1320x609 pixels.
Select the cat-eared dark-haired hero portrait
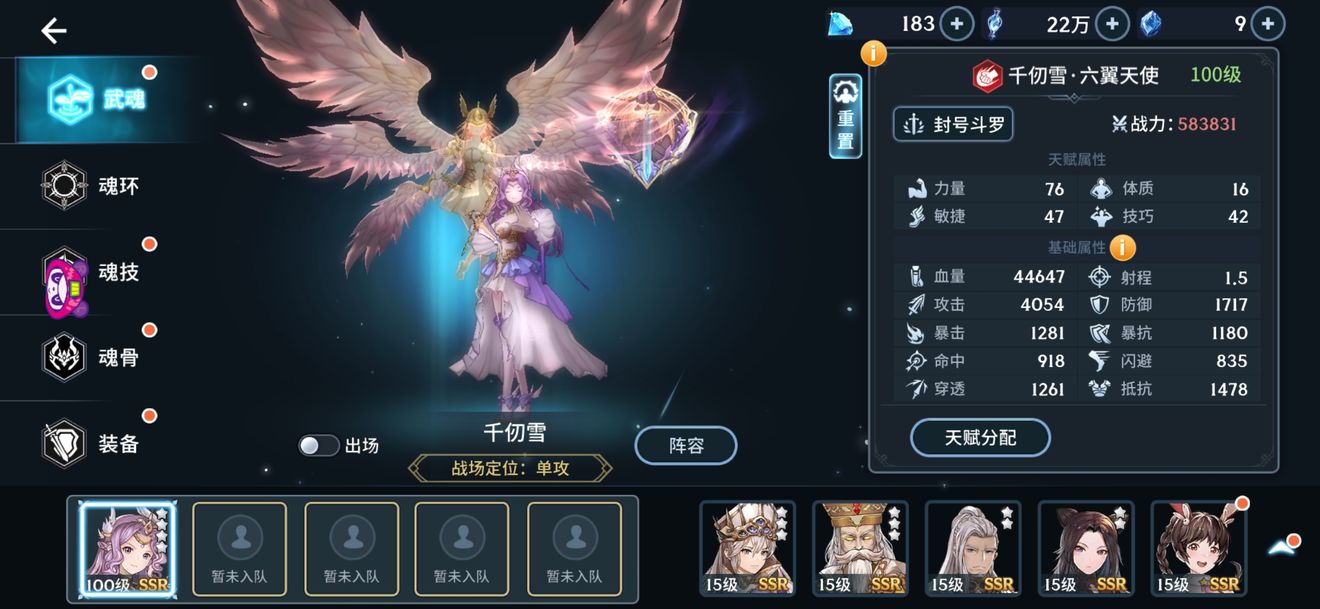[1086, 548]
